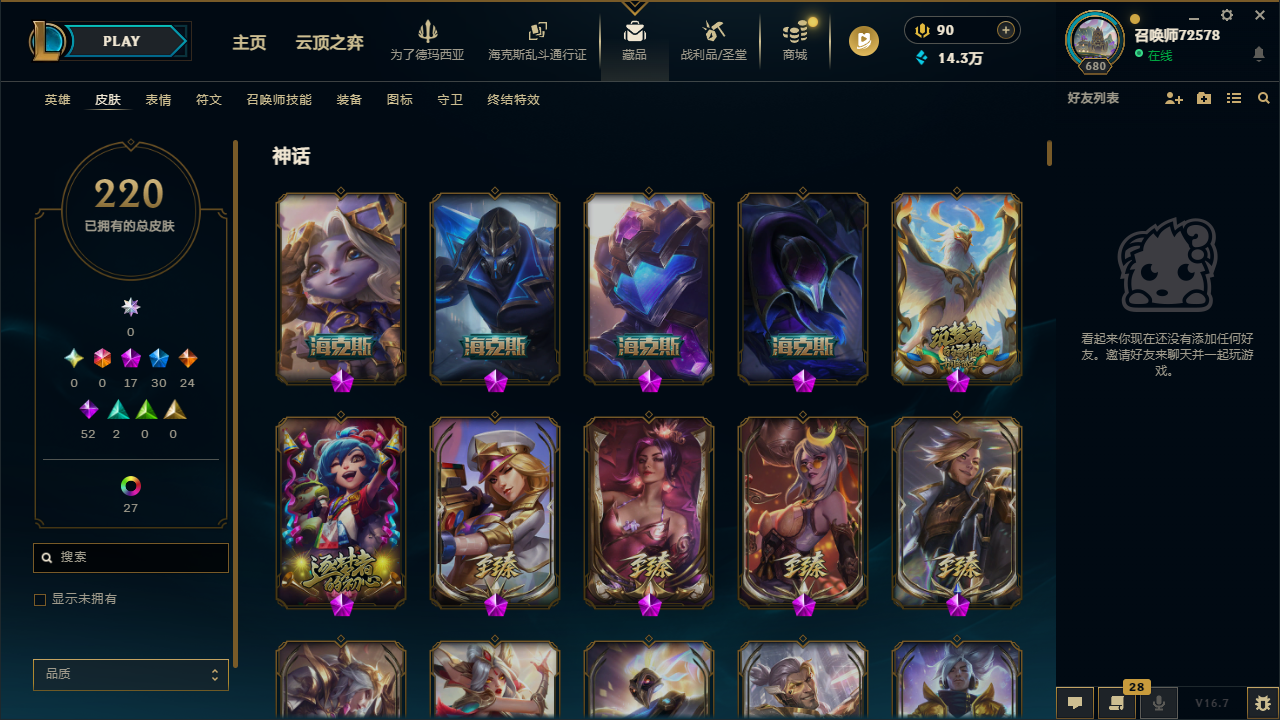Click the 为了德玛西亚 trident event icon
Image resolution: width=1280 pixels, height=720 pixels.
click(427, 40)
